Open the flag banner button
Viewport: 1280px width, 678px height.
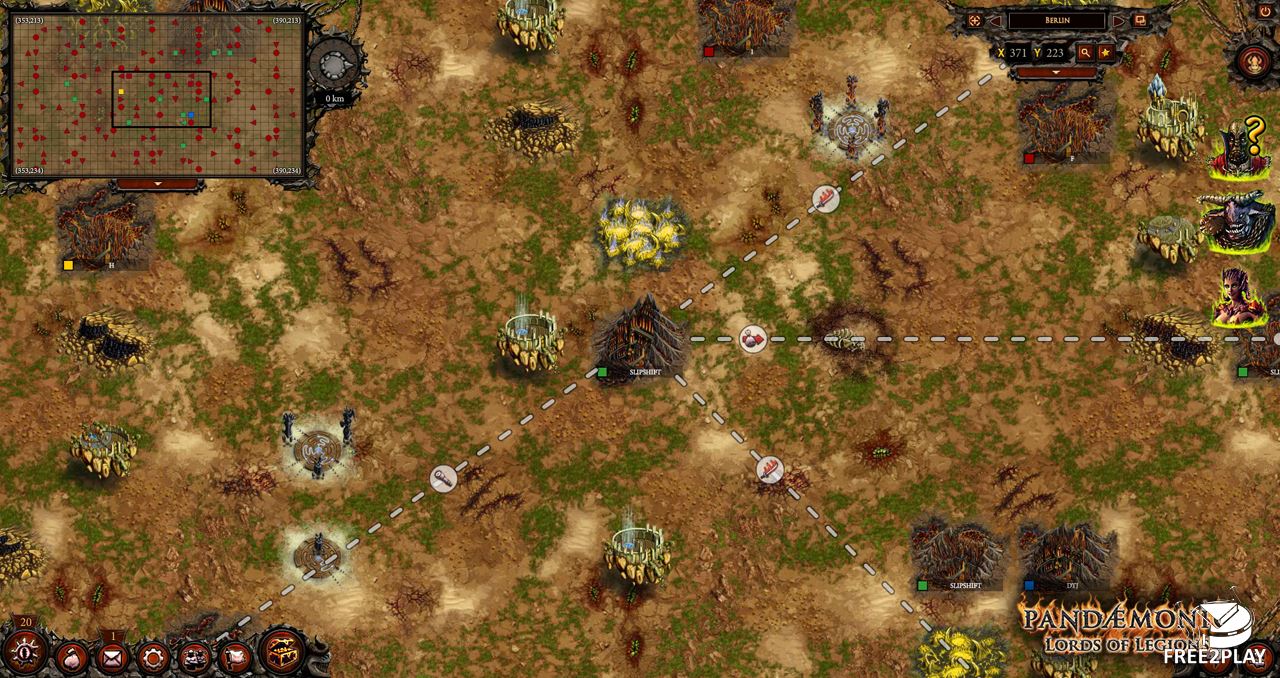click(235, 658)
